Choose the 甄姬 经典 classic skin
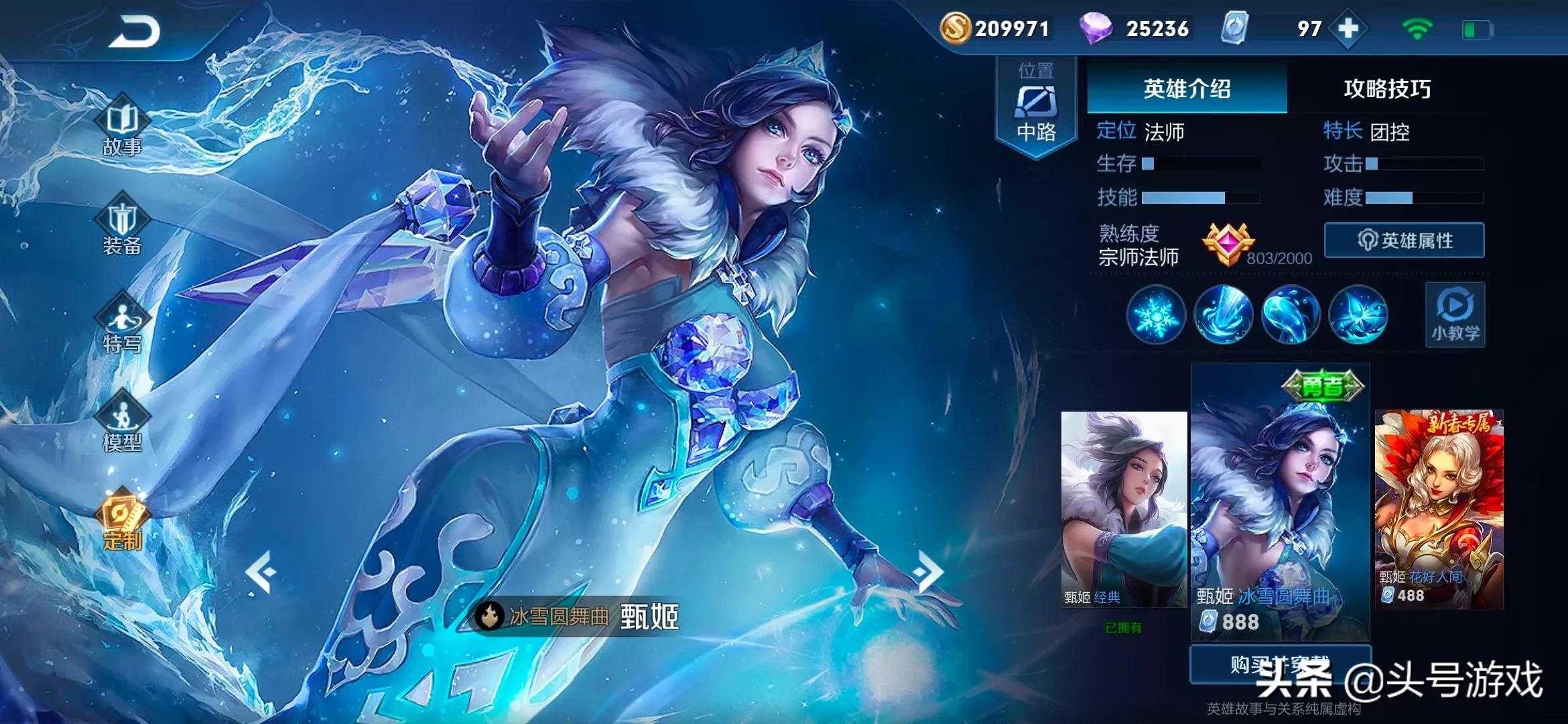 point(1124,509)
